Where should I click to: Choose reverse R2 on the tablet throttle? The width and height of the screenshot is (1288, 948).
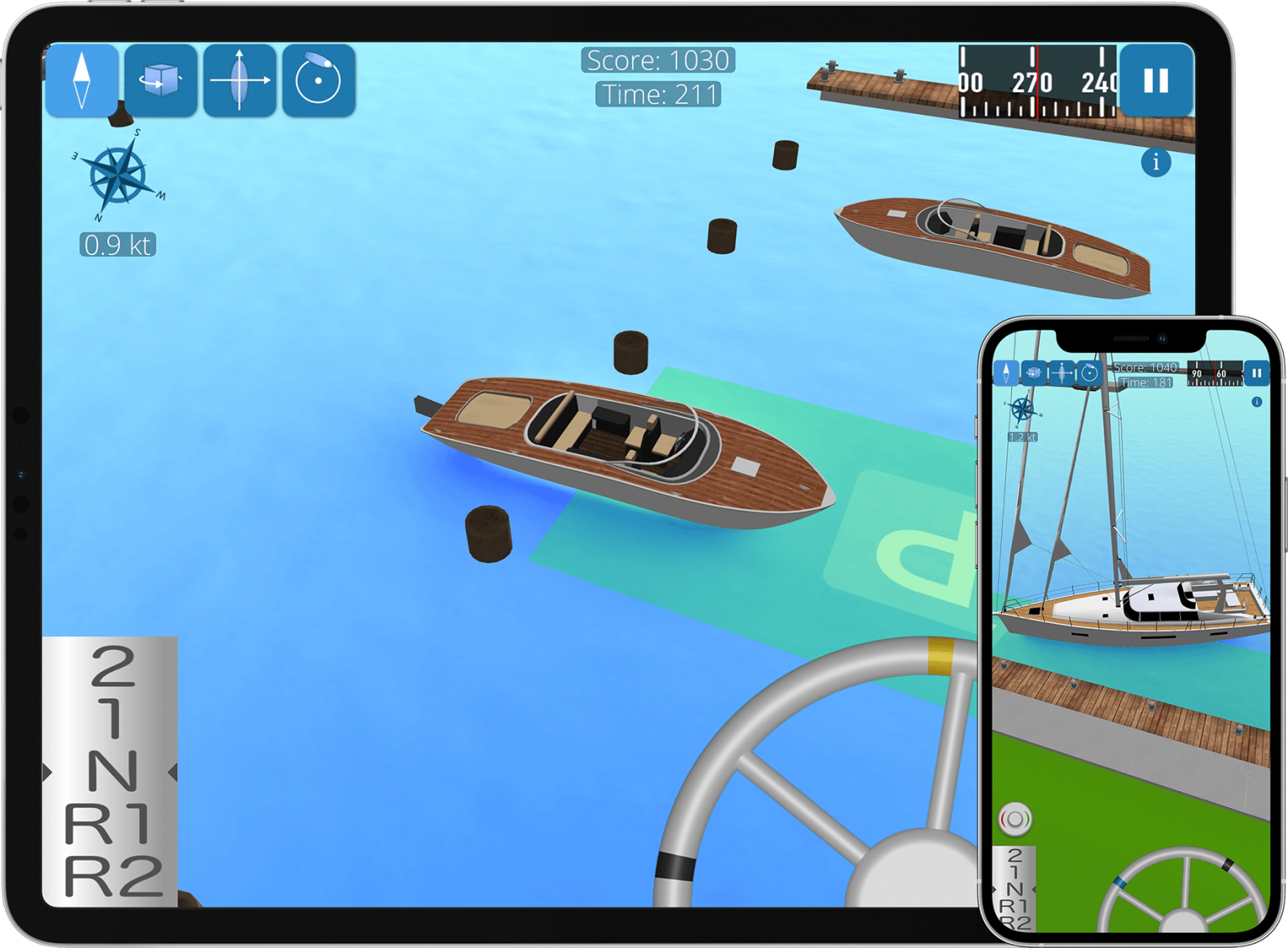coord(112,877)
